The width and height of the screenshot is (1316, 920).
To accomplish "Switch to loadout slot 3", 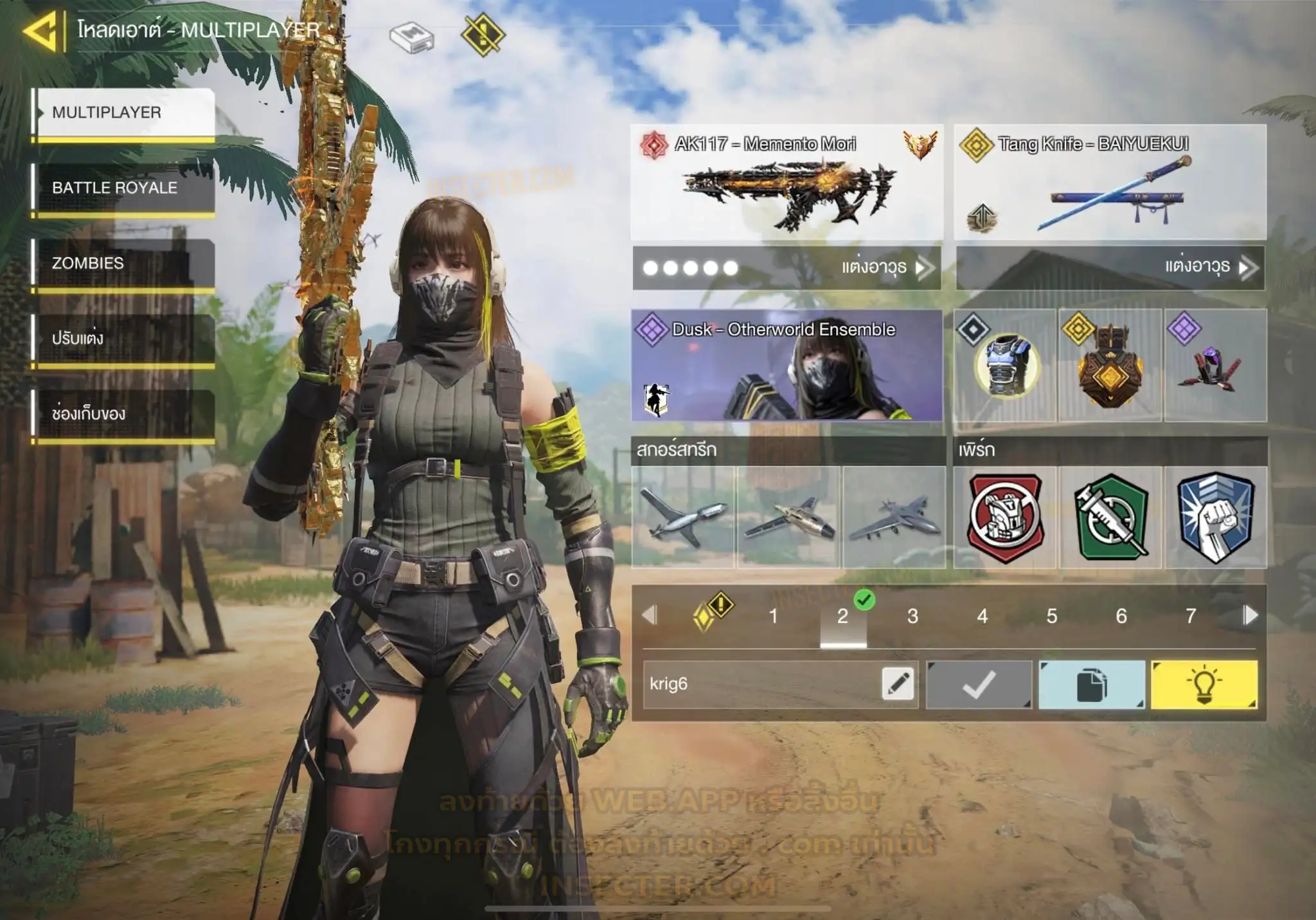I will [912, 616].
